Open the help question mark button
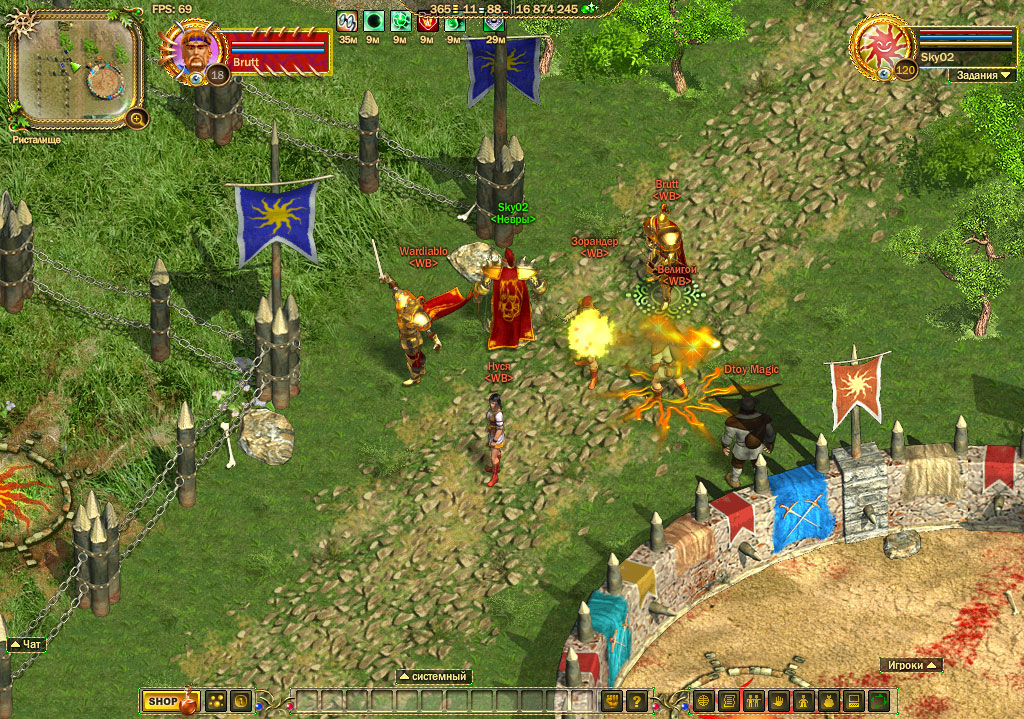This screenshot has width=1024, height=719. (x=636, y=702)
